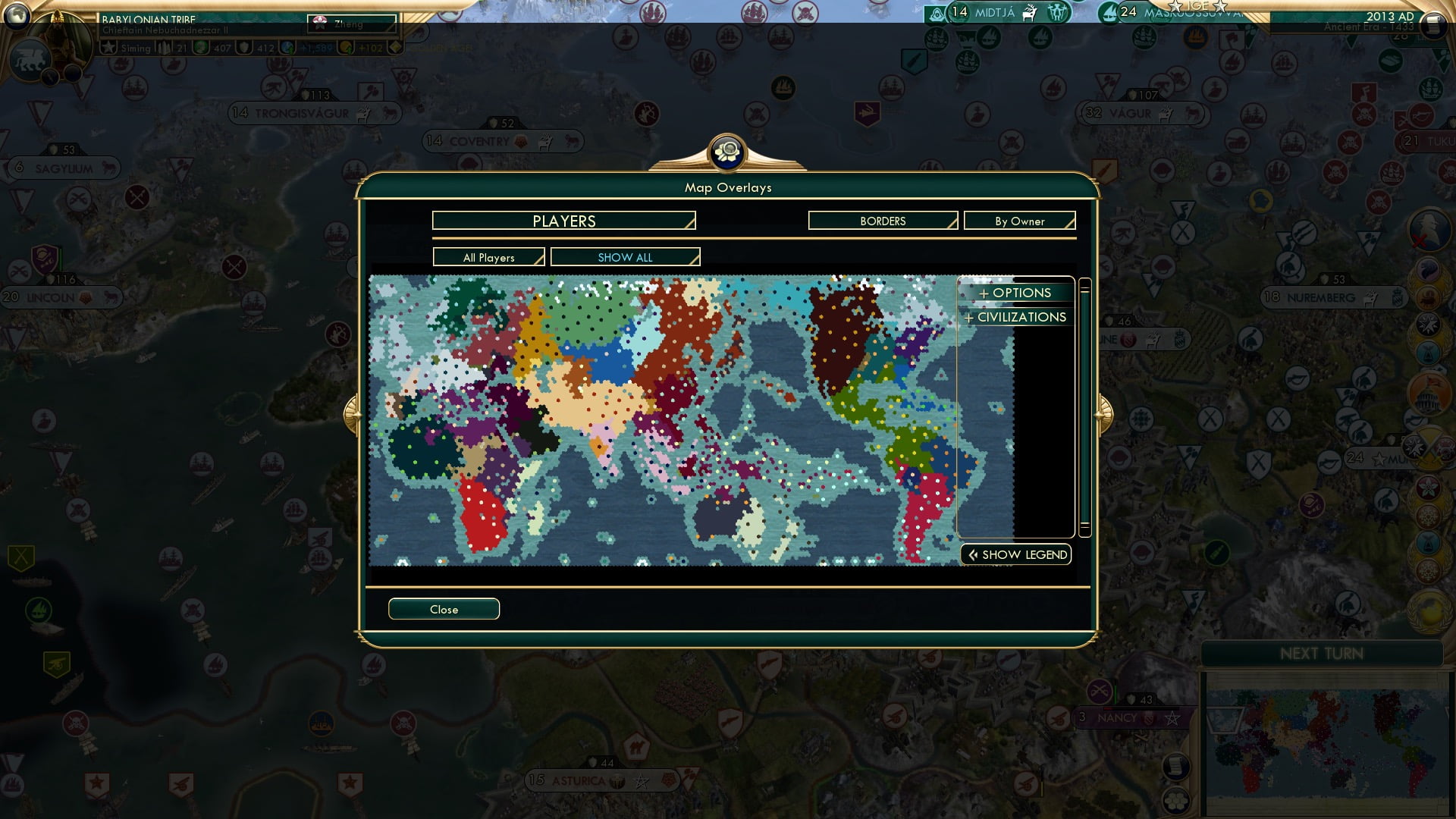1456x819 pixels.
Task: Click the culture icon next to 407
Action: click(x=200, y=48)
